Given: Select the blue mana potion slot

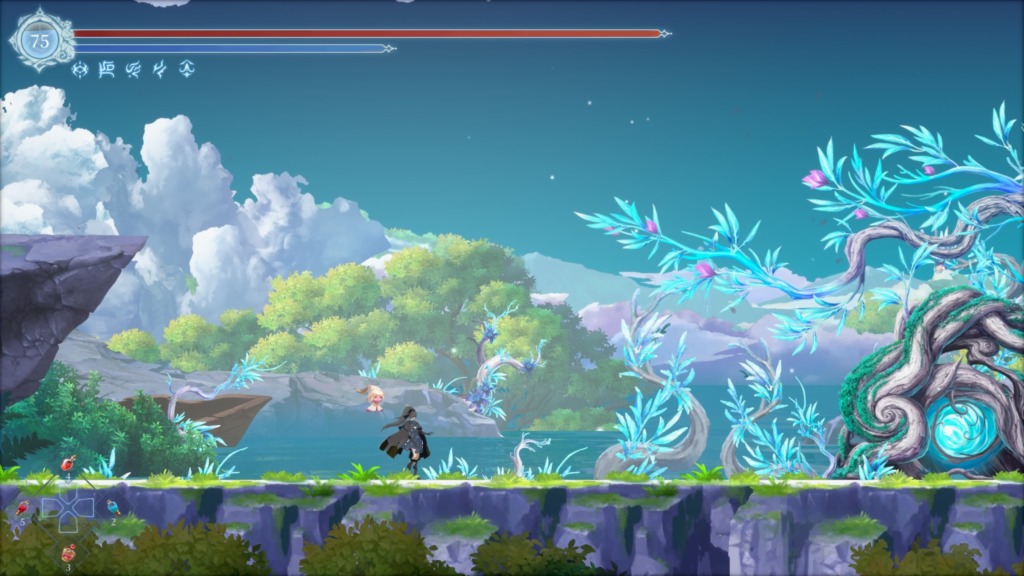Looking at the screenshot, I should [x=111, y=507].
